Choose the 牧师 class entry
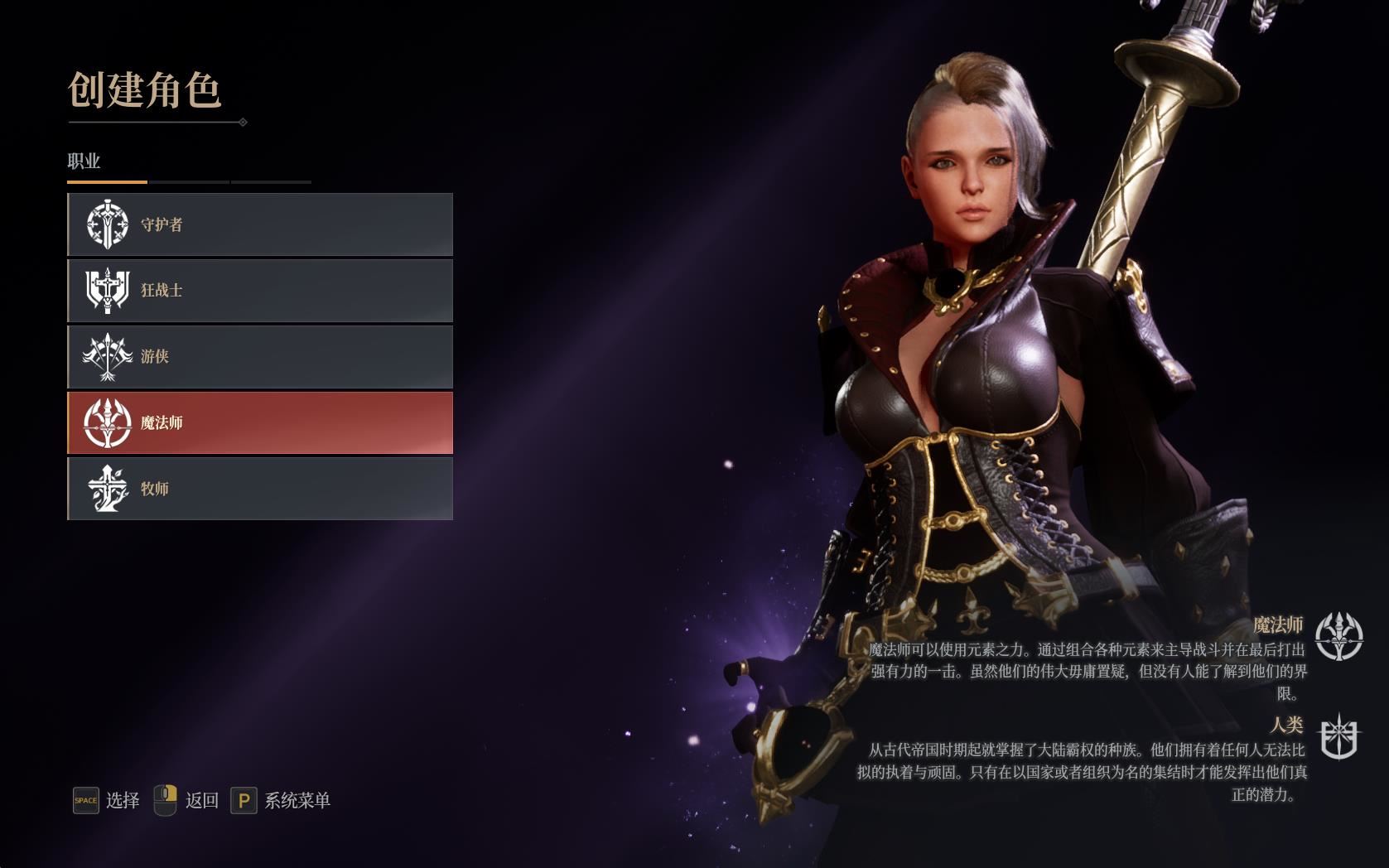 click(x=260, y=489)
